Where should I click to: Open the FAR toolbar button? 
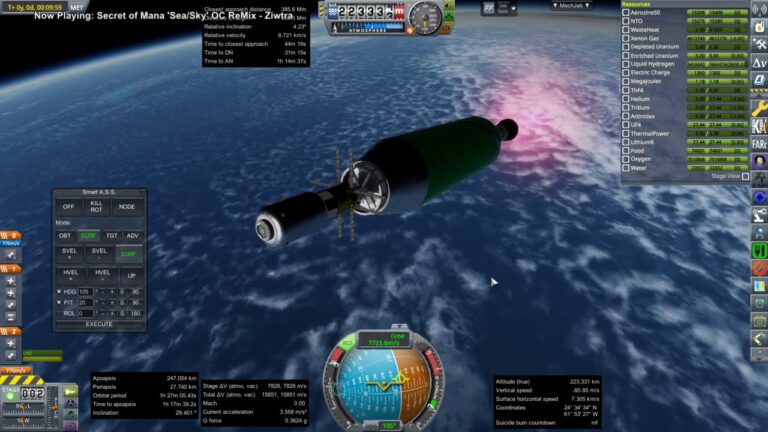759,143
